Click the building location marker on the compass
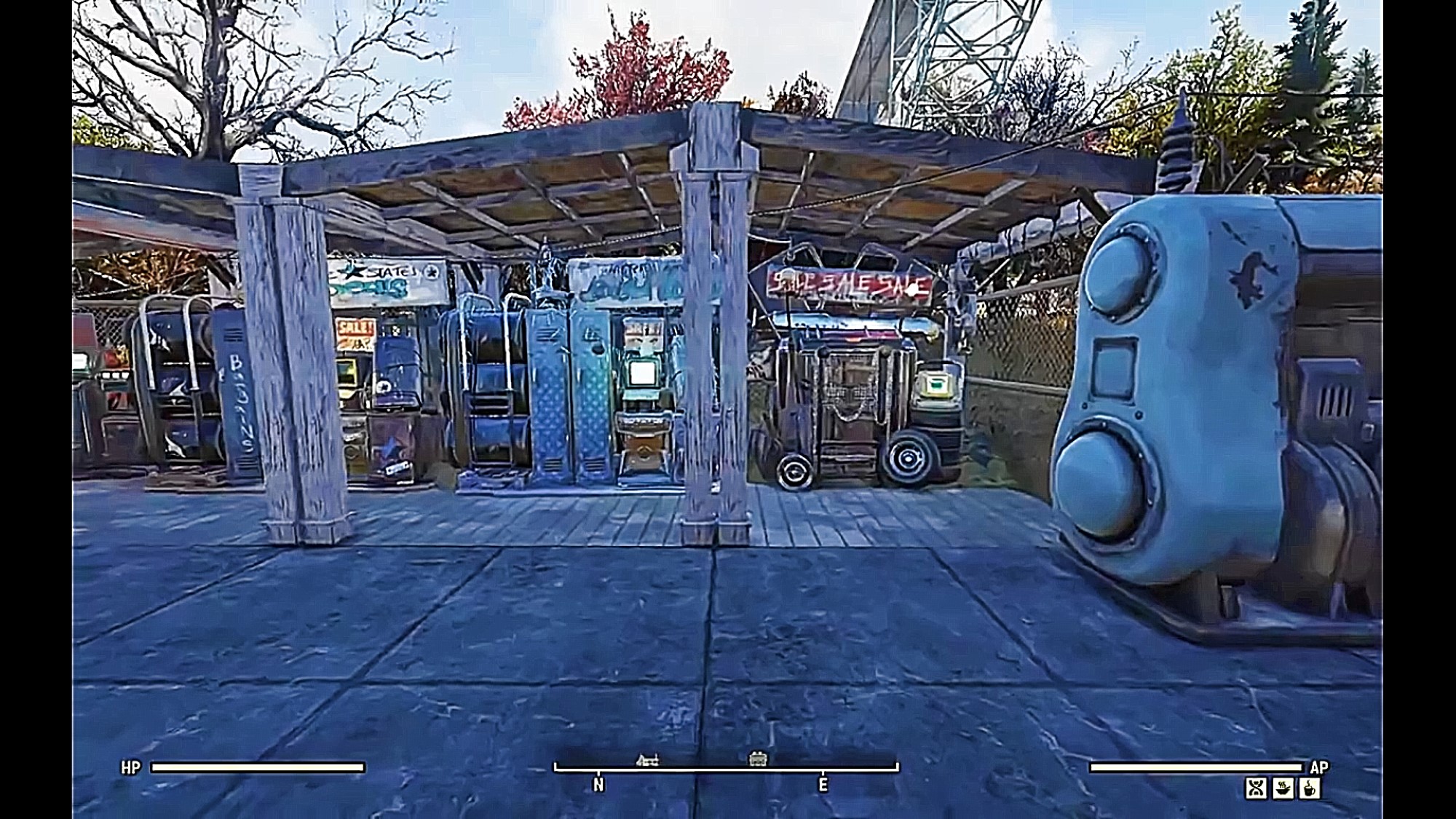 [x=758, y=759]
